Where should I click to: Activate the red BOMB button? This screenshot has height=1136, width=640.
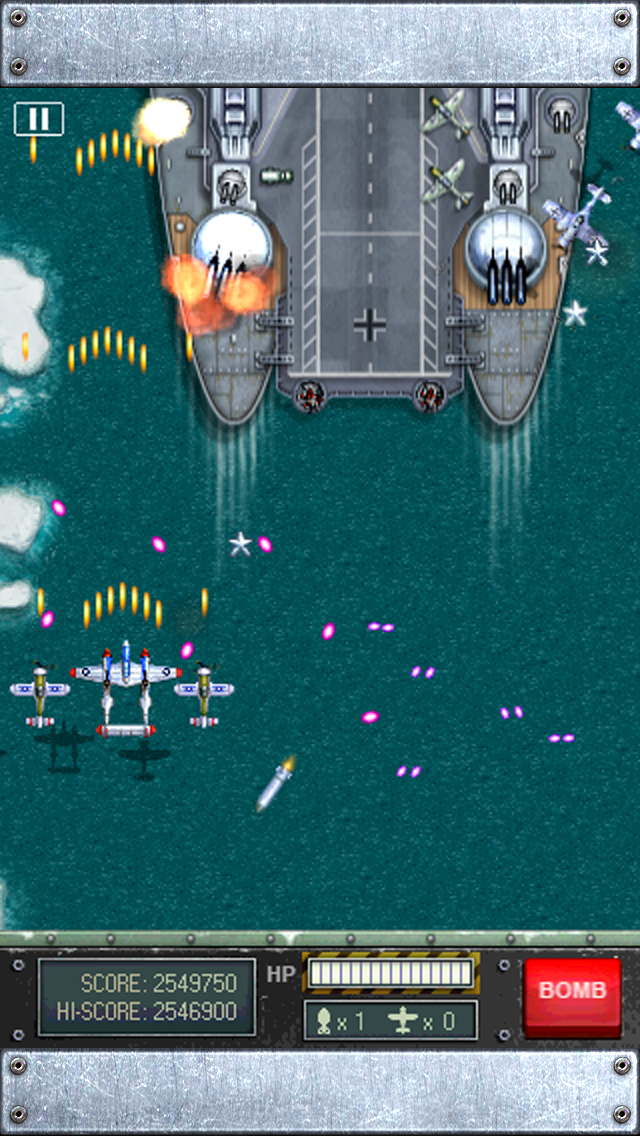(x=572, y=992)
